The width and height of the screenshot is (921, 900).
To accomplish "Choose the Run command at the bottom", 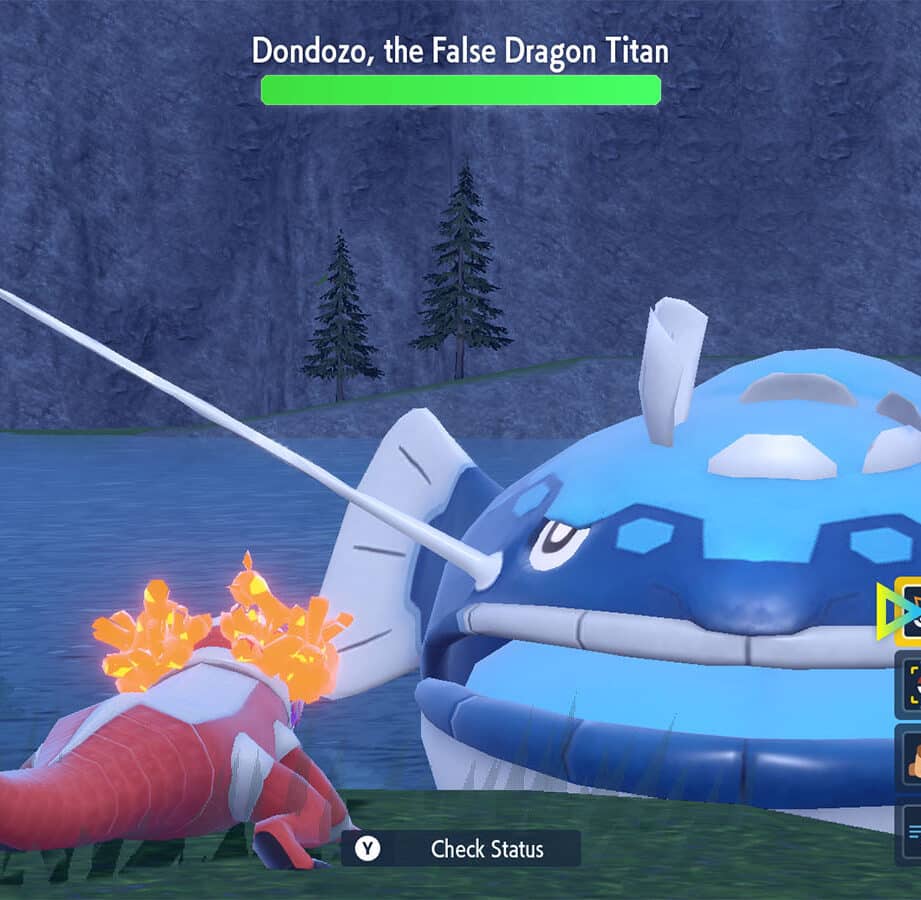I will [910, 834].
